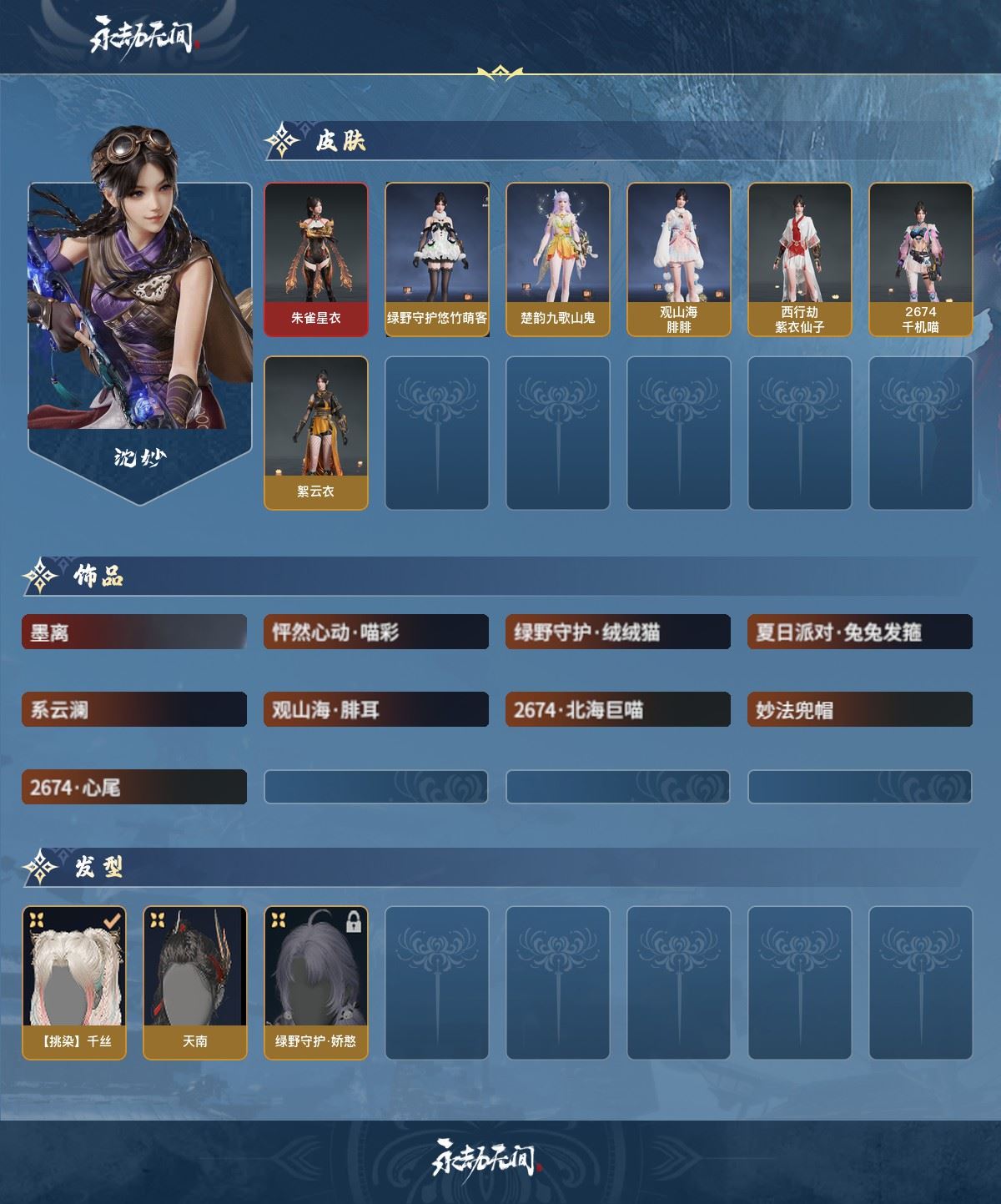Choose the 2674·北海巨喵 accessory

(618, 710)
